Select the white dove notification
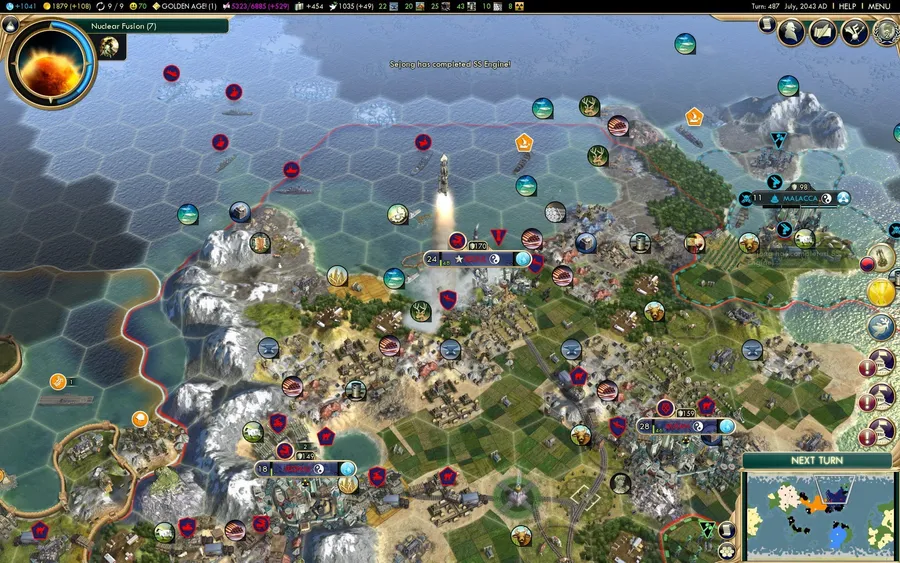The width and height of the screenshot is (900, 563). point(881,326)
